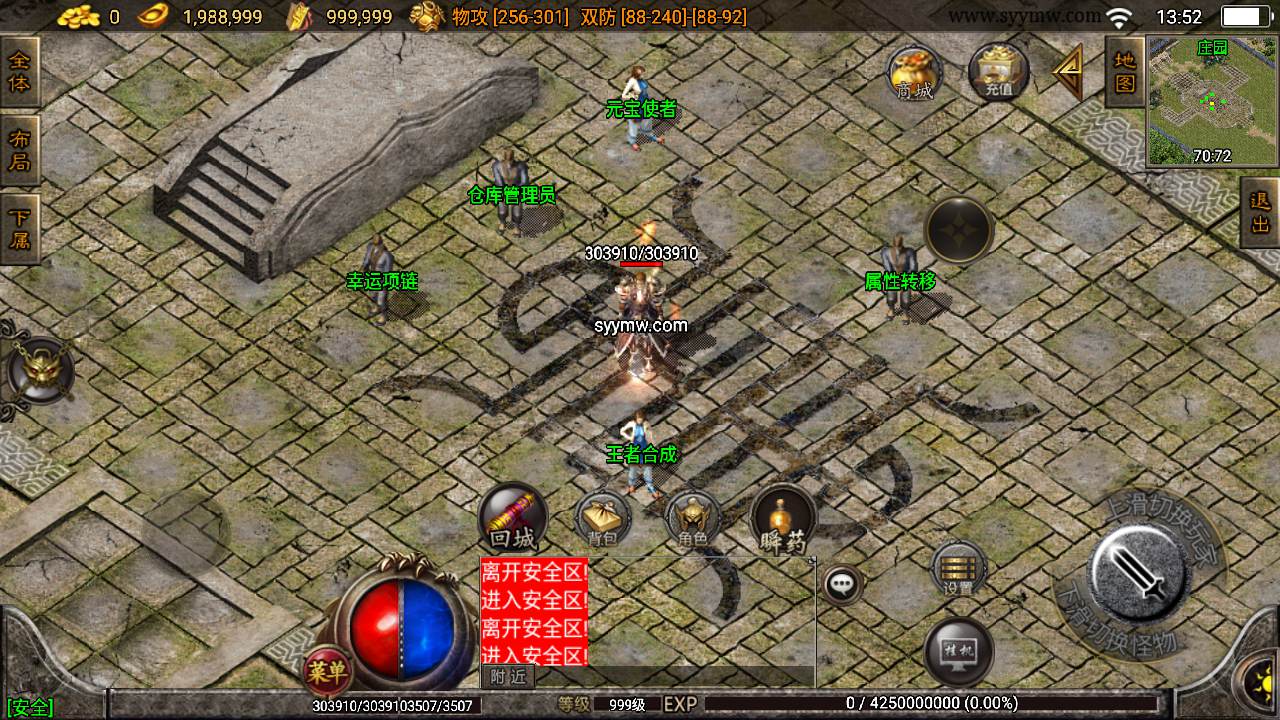This screenshot has width=1280, height=720.
Task: Open the chat speech bubble icon
Action: 843,583
